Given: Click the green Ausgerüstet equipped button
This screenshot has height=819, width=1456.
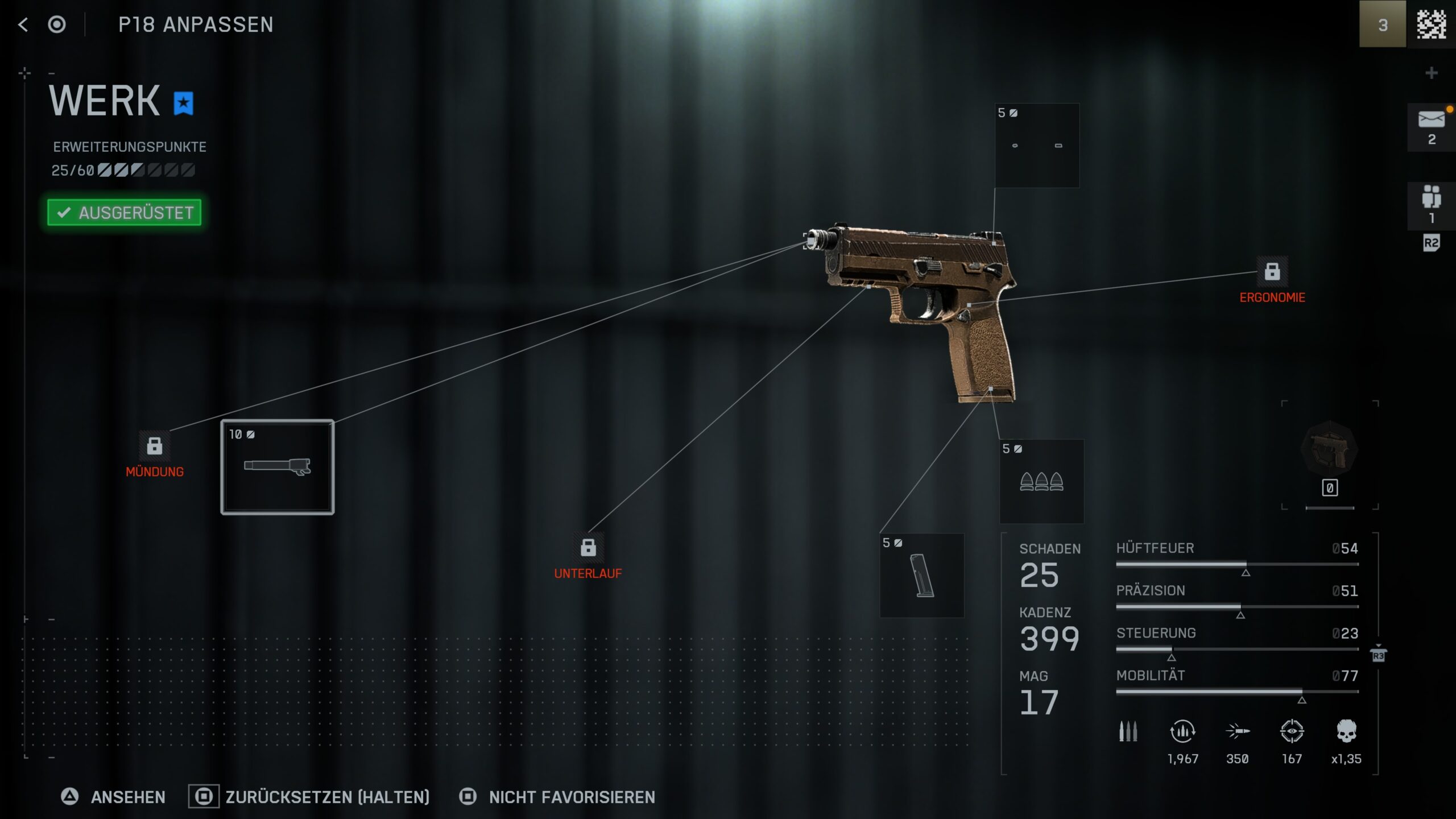Looking at the screenshot, I should [125, 213].
